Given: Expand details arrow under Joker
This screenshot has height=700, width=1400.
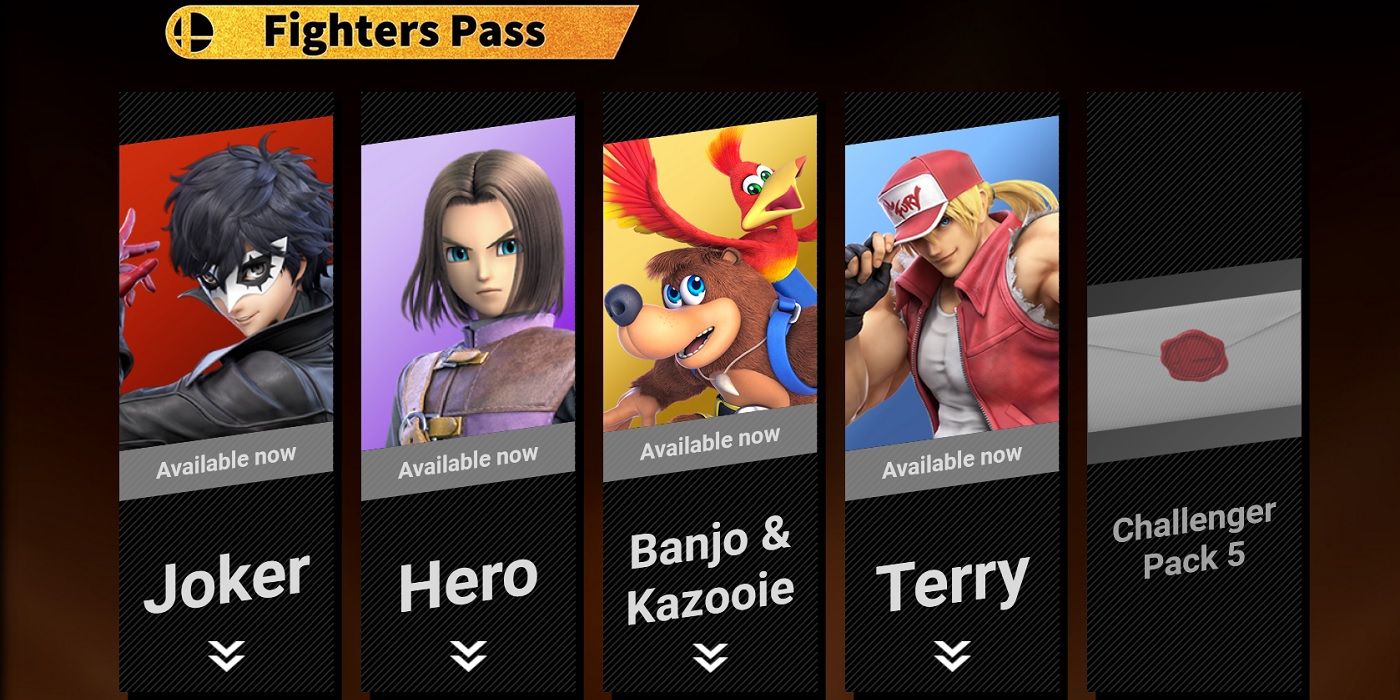Looking at the screenshot, I should pyautogui.click(x=226, y=655).
